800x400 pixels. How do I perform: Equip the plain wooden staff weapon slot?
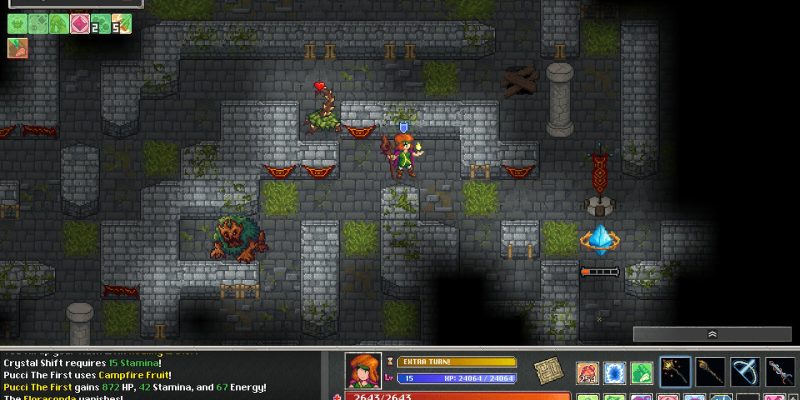(711, 371)
